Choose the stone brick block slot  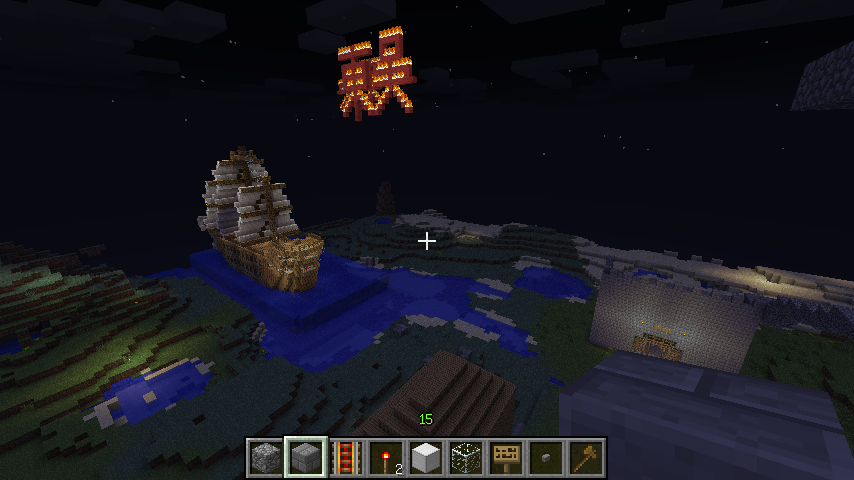306,458
